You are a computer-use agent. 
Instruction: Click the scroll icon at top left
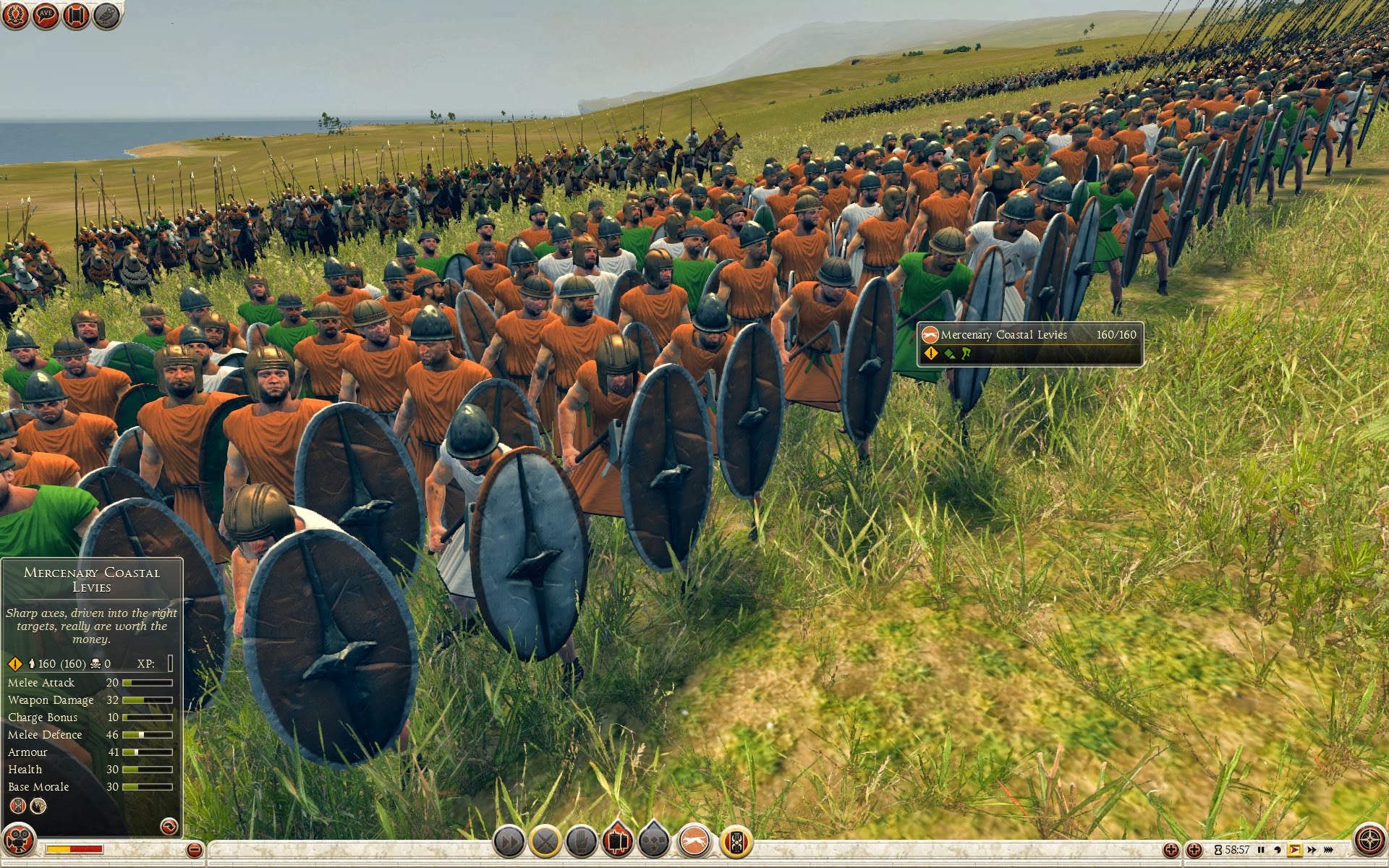pyautogui.click(x=76, y=15)
